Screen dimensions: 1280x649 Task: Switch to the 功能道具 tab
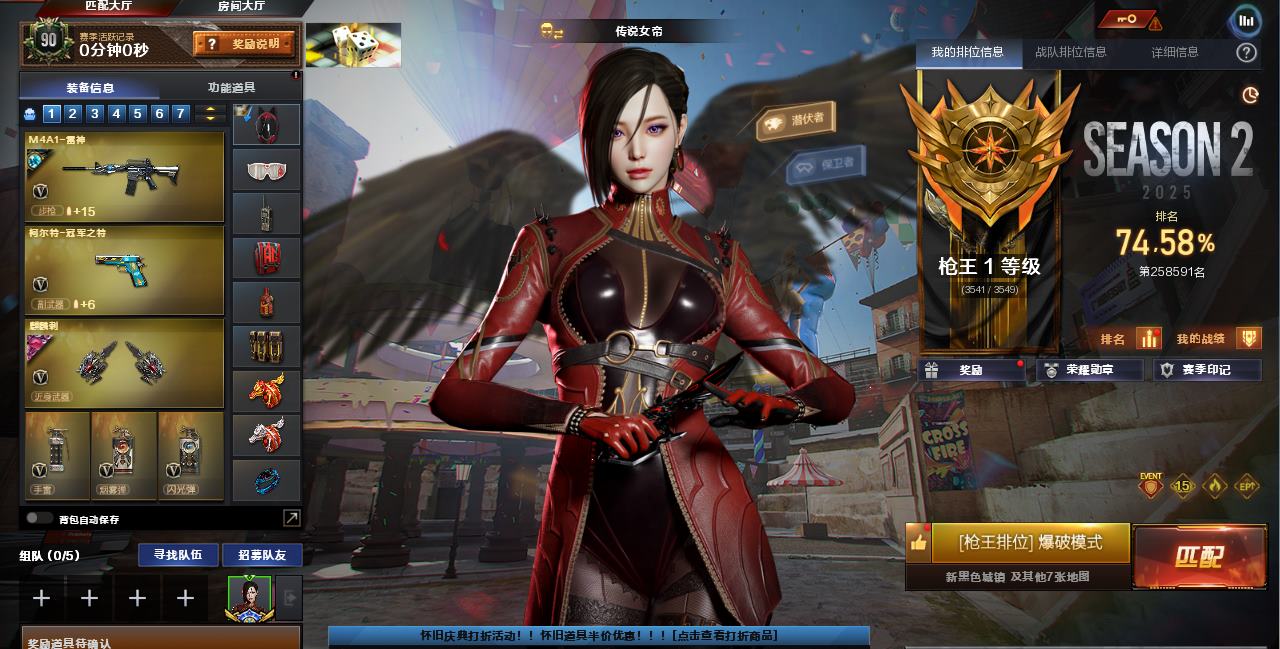[x=230, y=88]
